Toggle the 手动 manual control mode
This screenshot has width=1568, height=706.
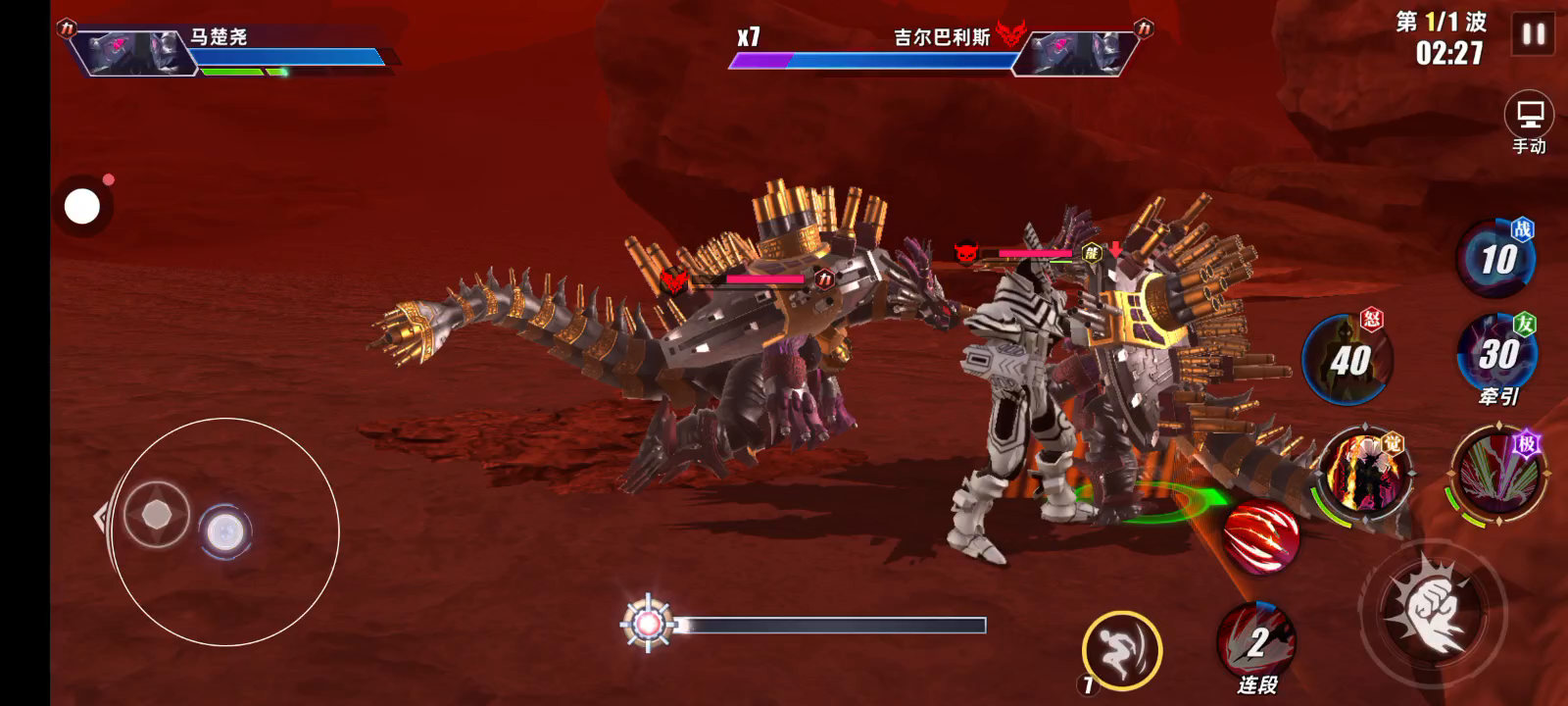pyautogui.click(x=1529, y=124)
